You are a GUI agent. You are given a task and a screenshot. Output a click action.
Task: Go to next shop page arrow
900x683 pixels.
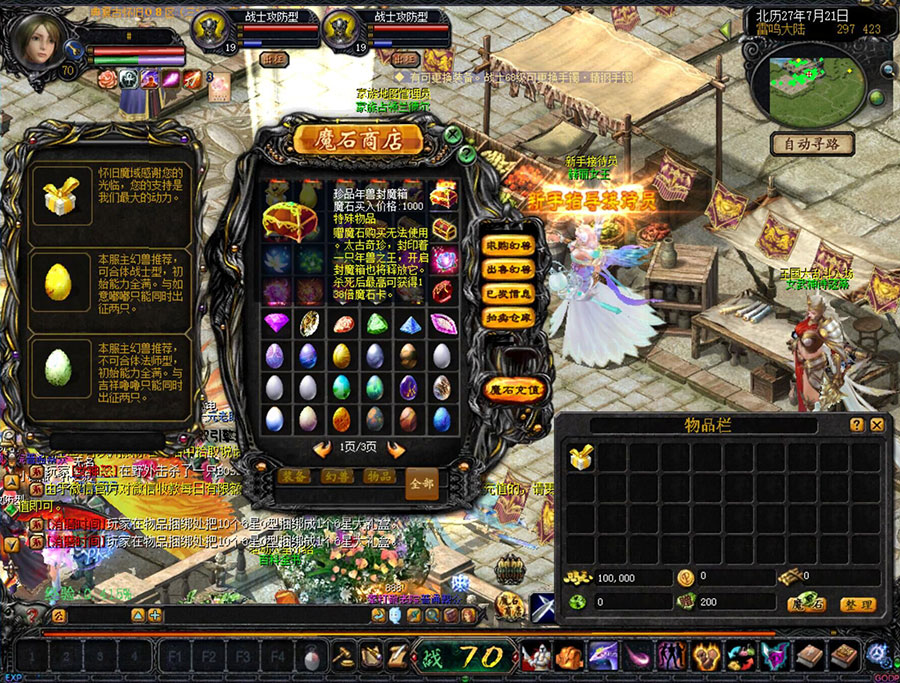[396, 450]
